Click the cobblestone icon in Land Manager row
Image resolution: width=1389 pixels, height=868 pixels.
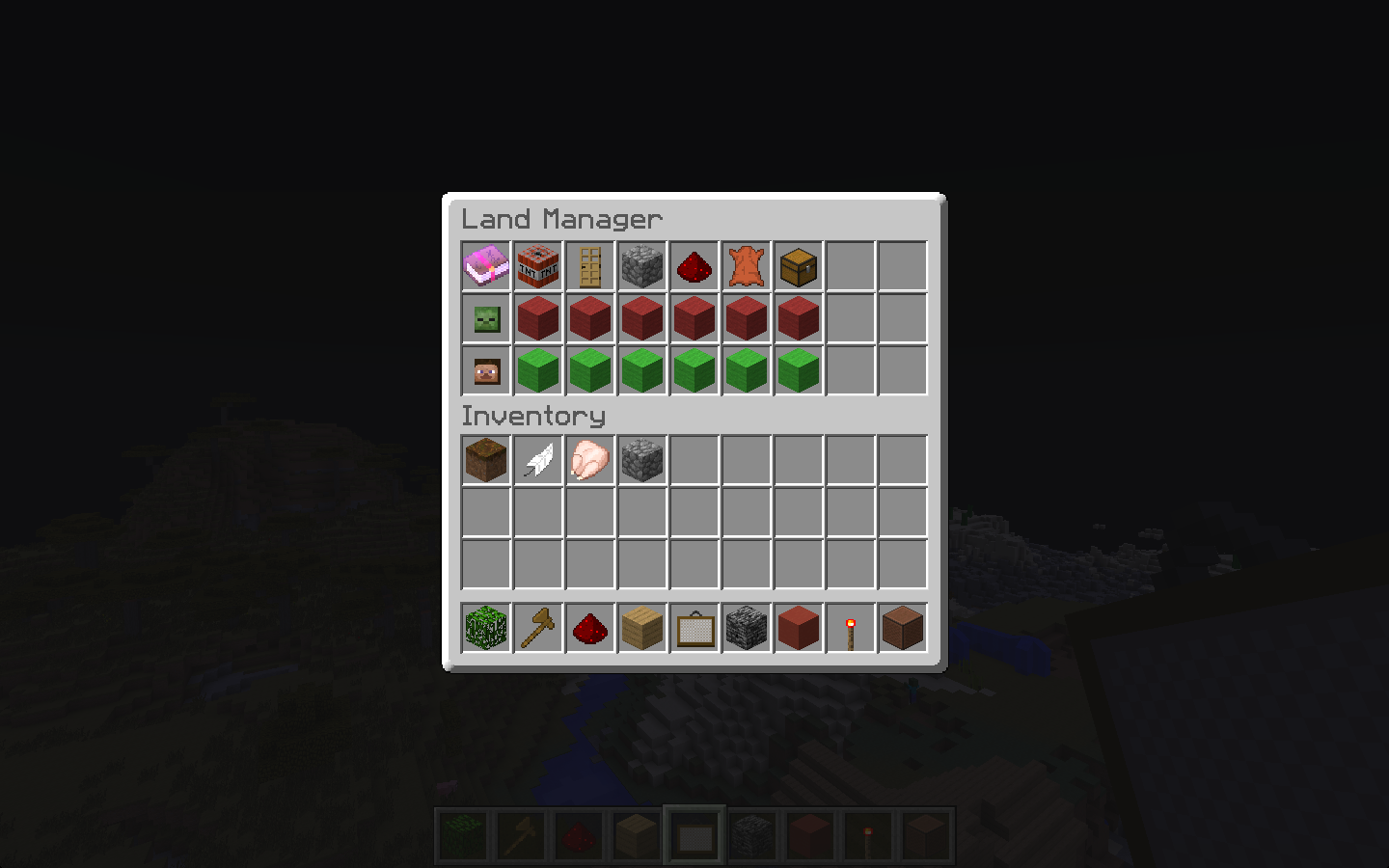(641, 265)
